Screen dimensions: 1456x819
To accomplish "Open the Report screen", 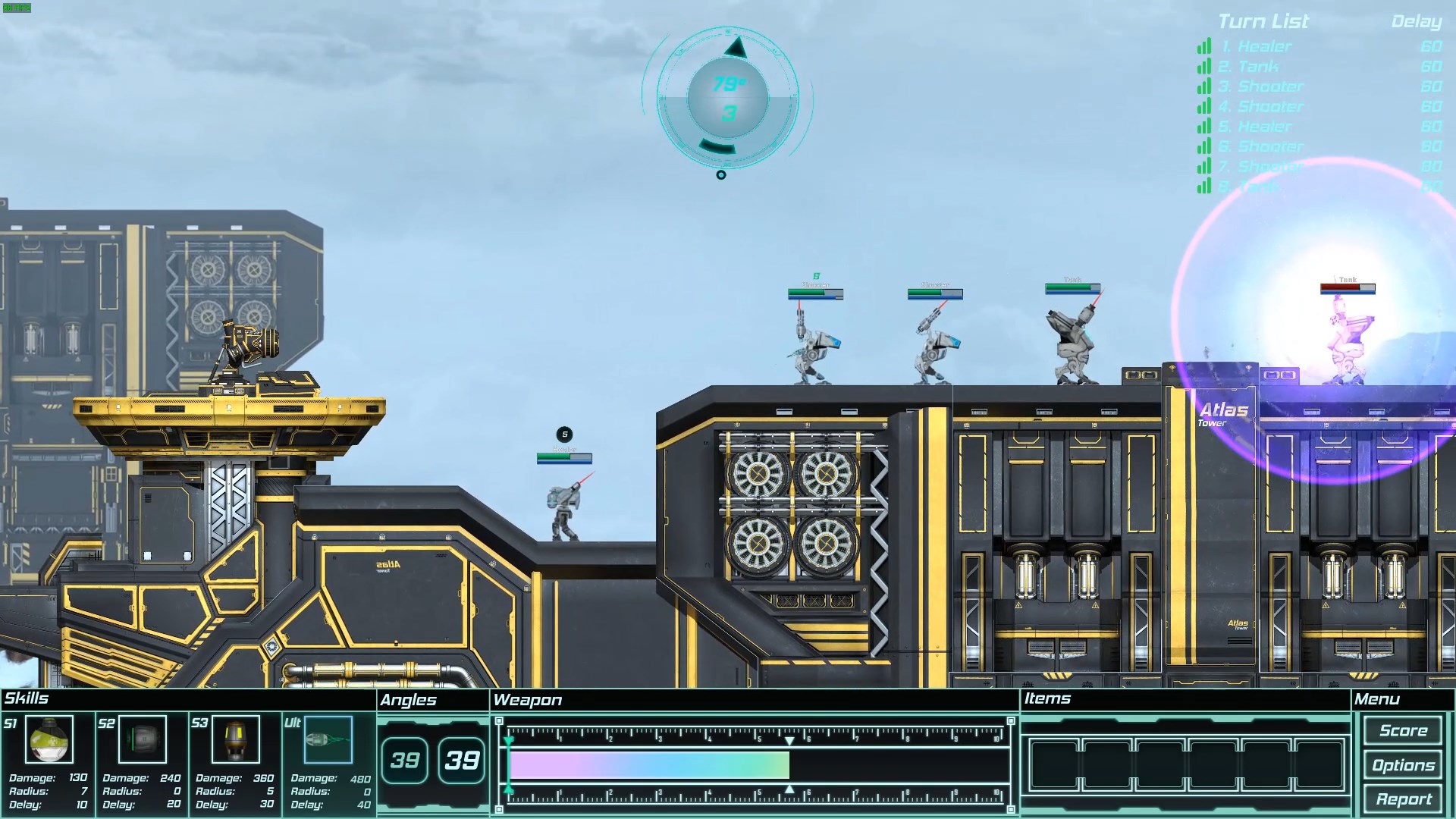I will pos(1402,799).
